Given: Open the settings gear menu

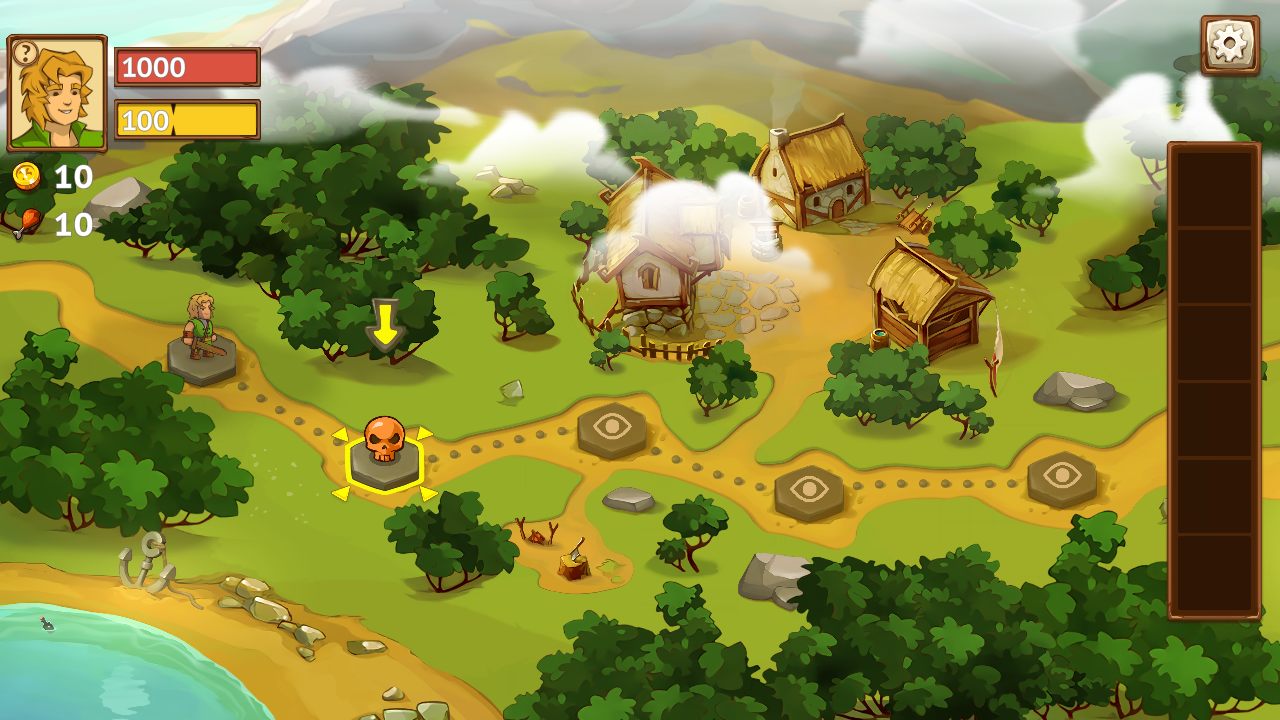Looking at the screenshot, I should 1229,43.
